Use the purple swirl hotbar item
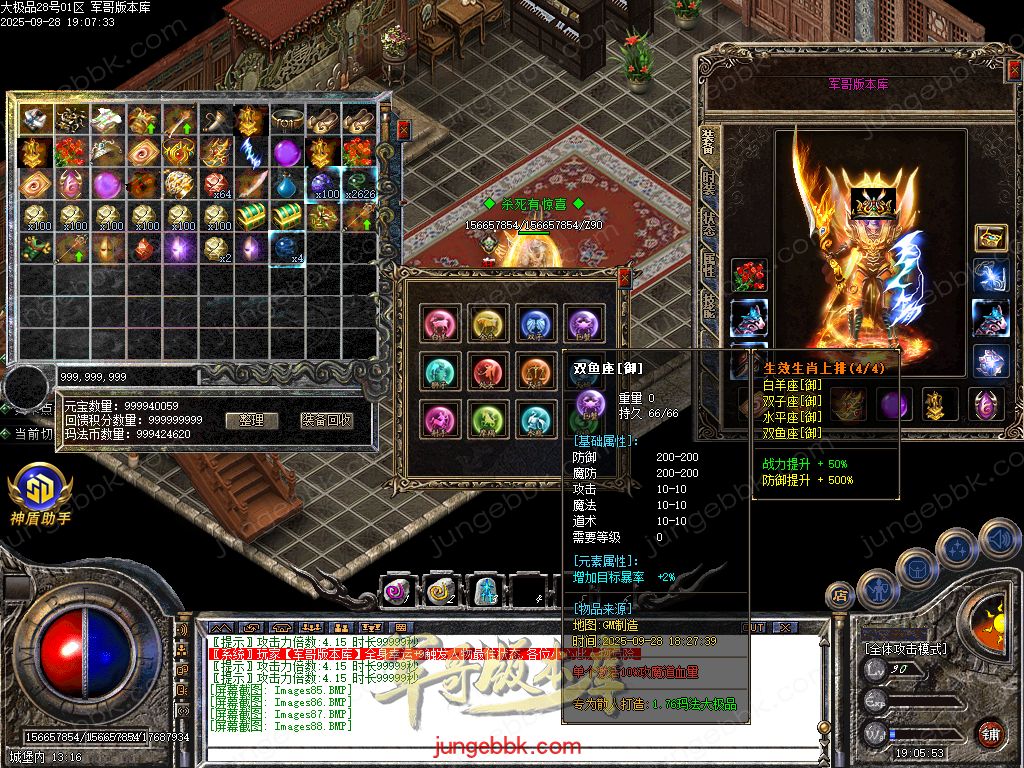The height and width of the screenshot is (768, 1024). pos(397,591)
